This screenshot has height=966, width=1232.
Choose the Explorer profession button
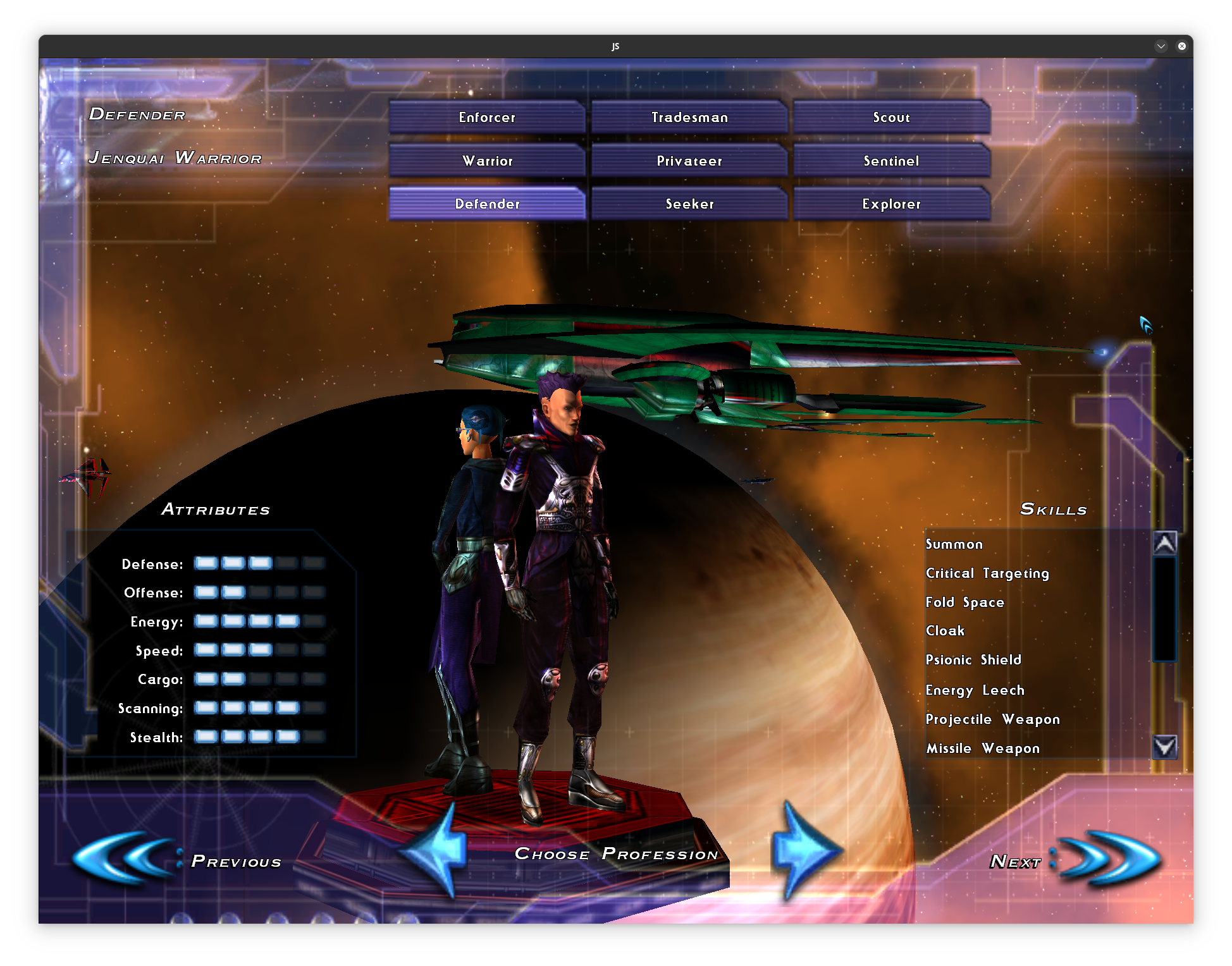point(891,204)
